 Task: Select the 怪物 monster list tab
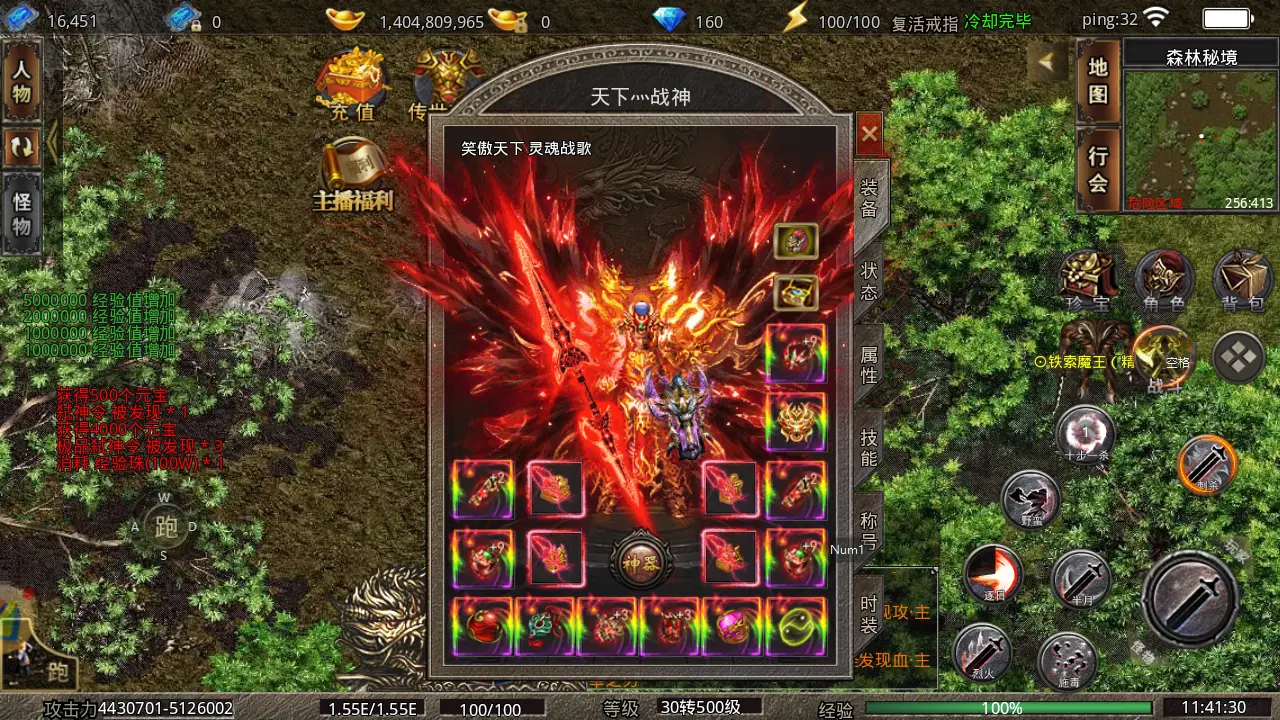pyautogui.click(x=22, y=213)
